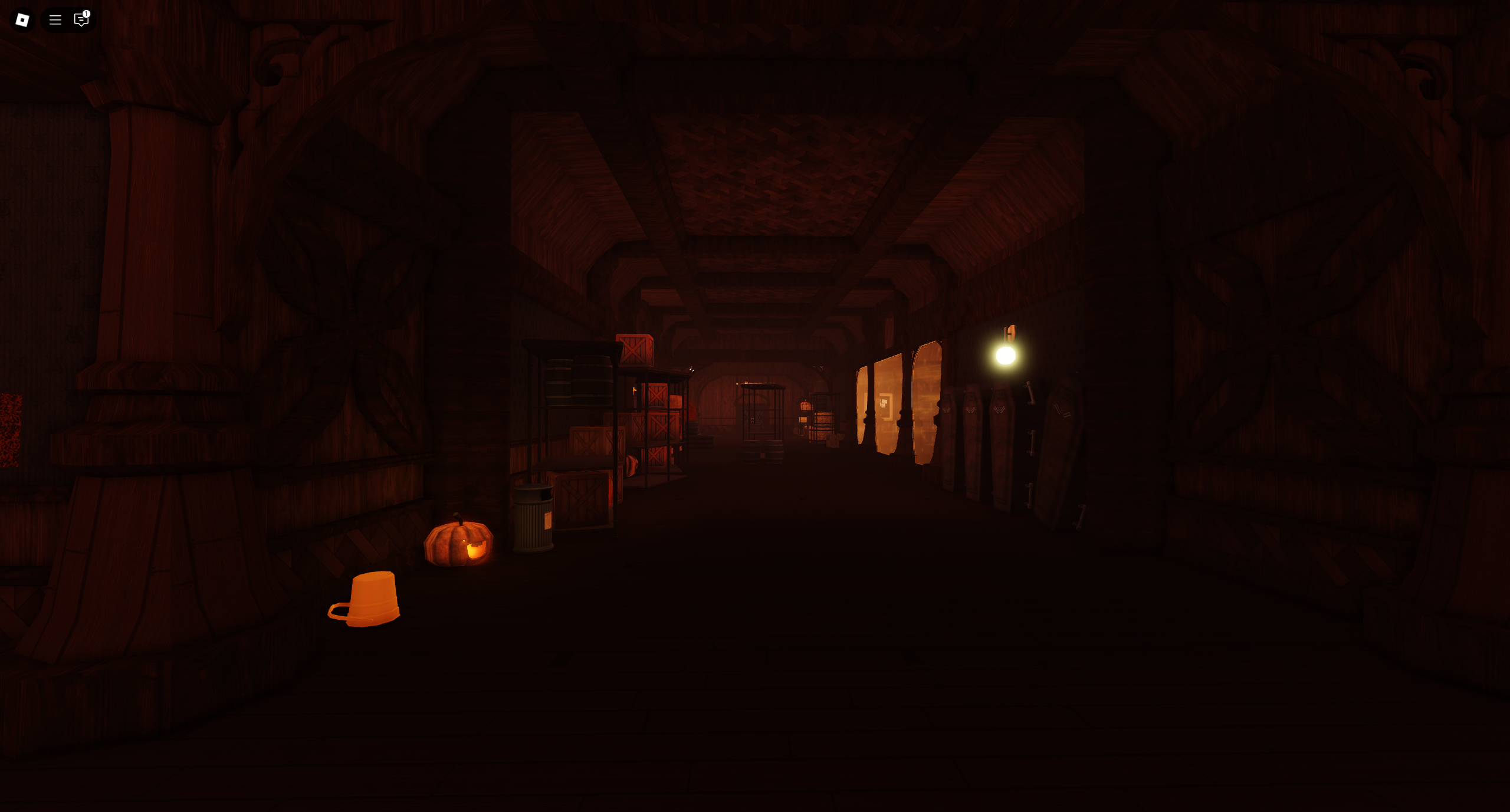The width and height of the screenshot is (1510, 812).
Task: Open the Roblox logo menu
Action: pos(22,20)
